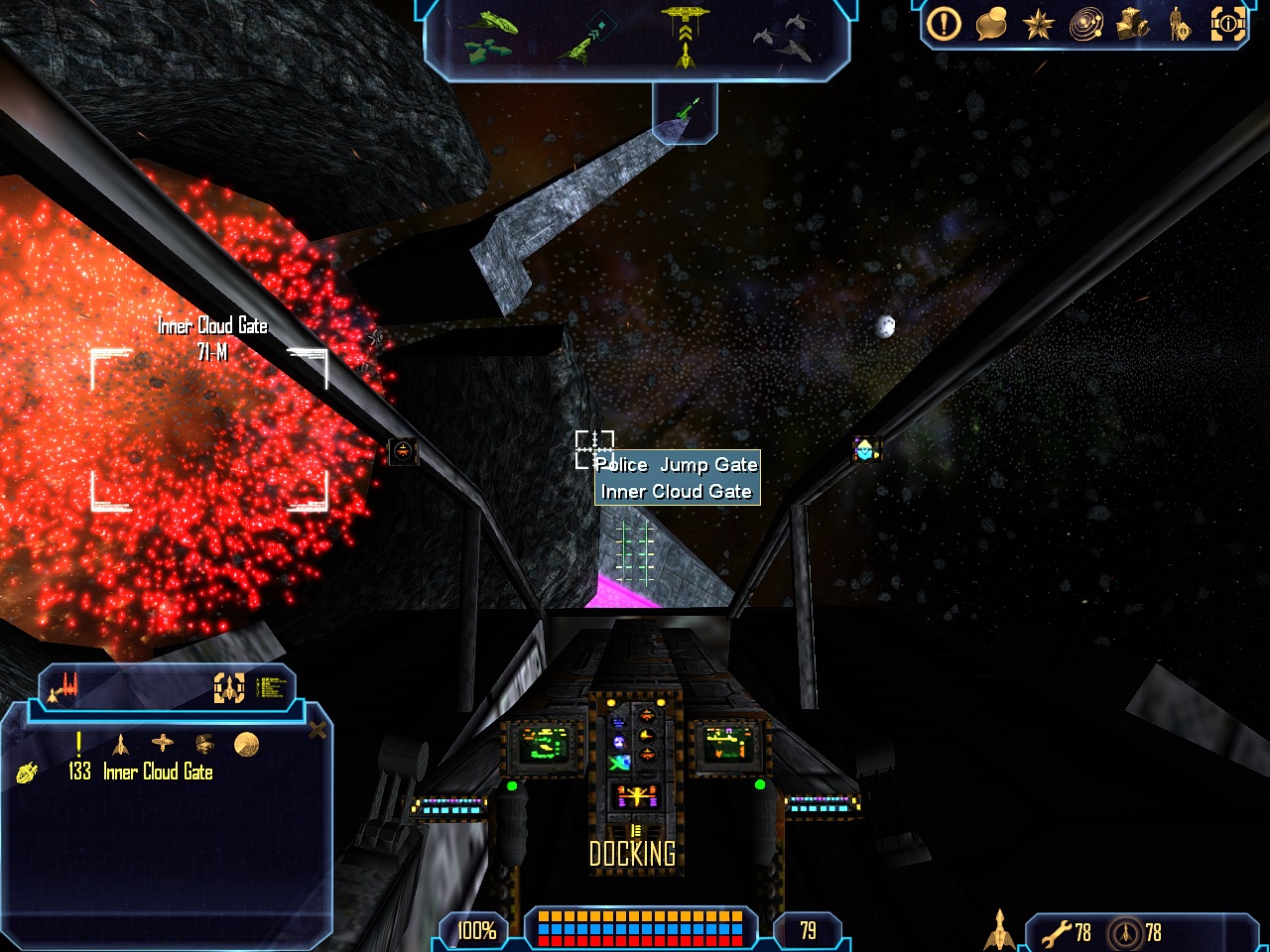Open the navigation map orbit icon

click(x=1085, y=25)
